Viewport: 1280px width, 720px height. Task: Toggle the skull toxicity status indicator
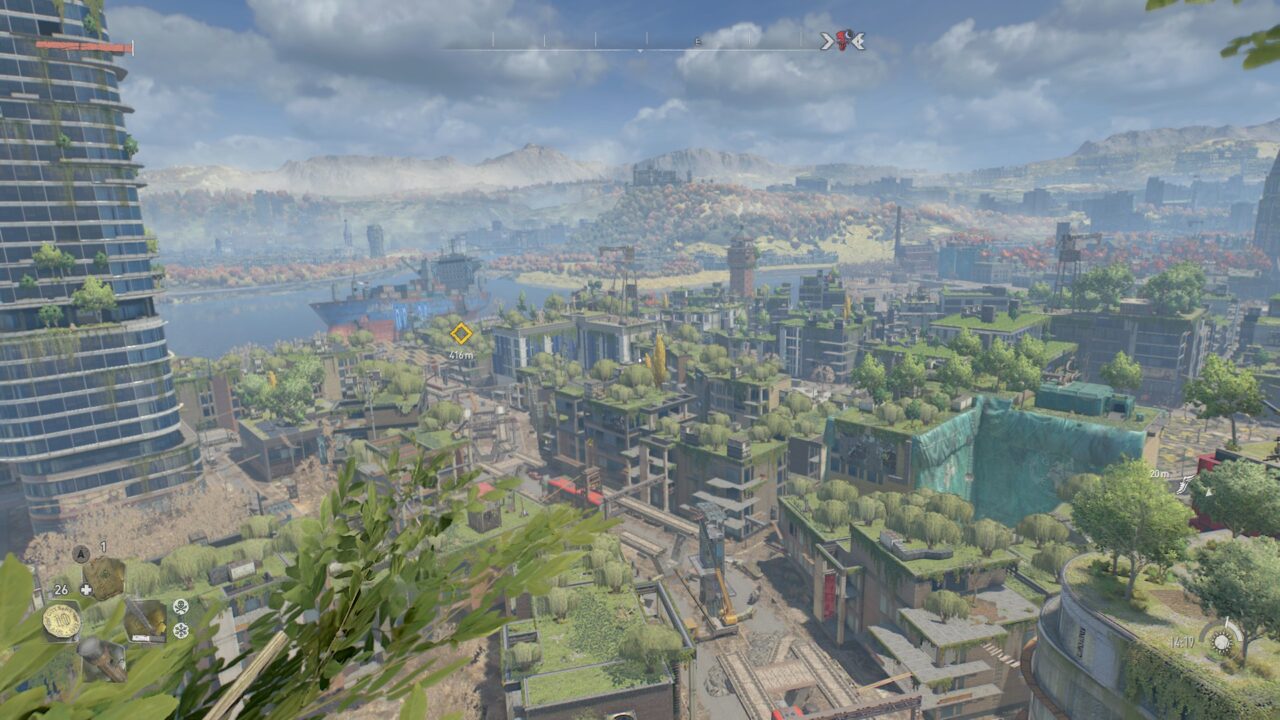pos(181,609)
